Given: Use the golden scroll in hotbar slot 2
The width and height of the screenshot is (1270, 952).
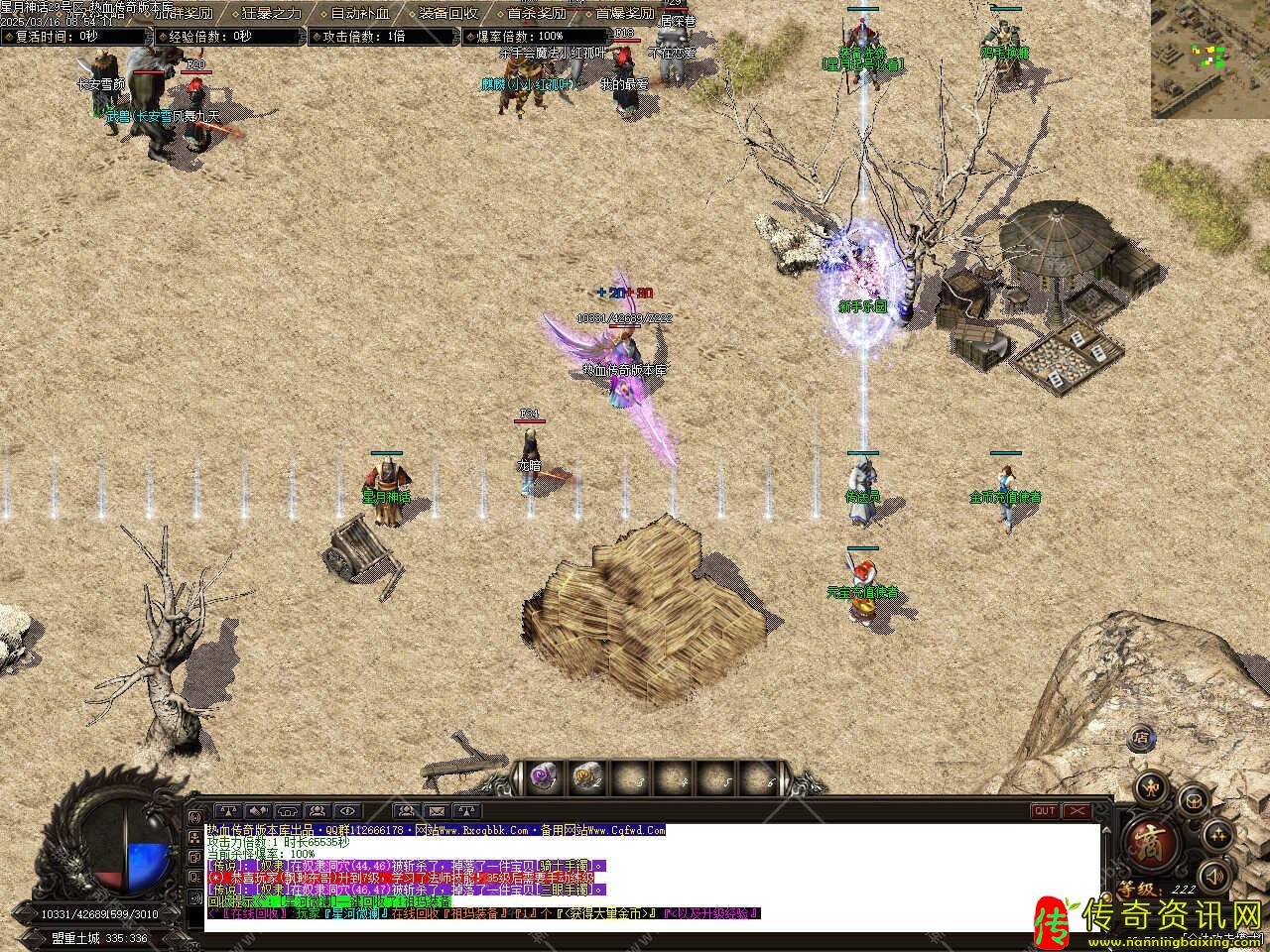Looking at the screenshot, I should (587, 777).
